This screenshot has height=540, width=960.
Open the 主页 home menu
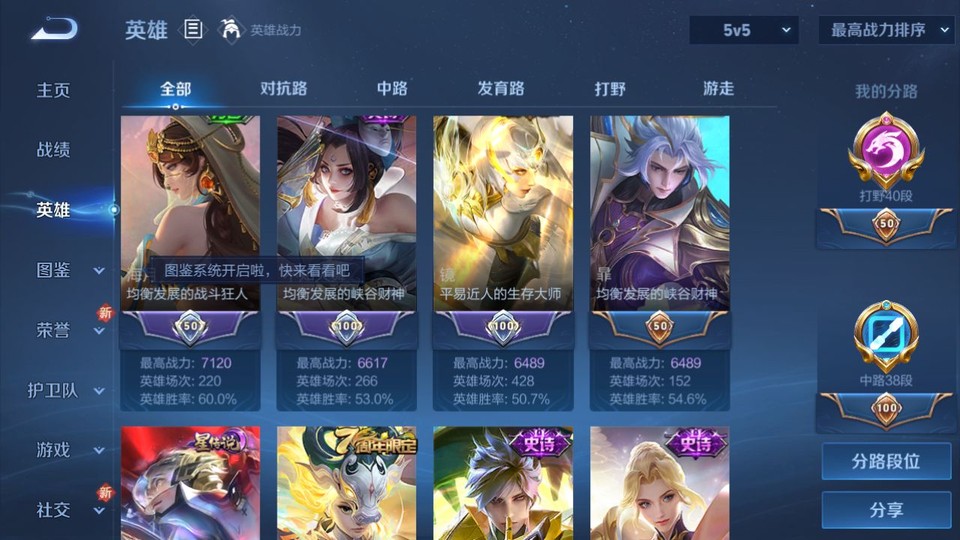click(x=54, y=90)
